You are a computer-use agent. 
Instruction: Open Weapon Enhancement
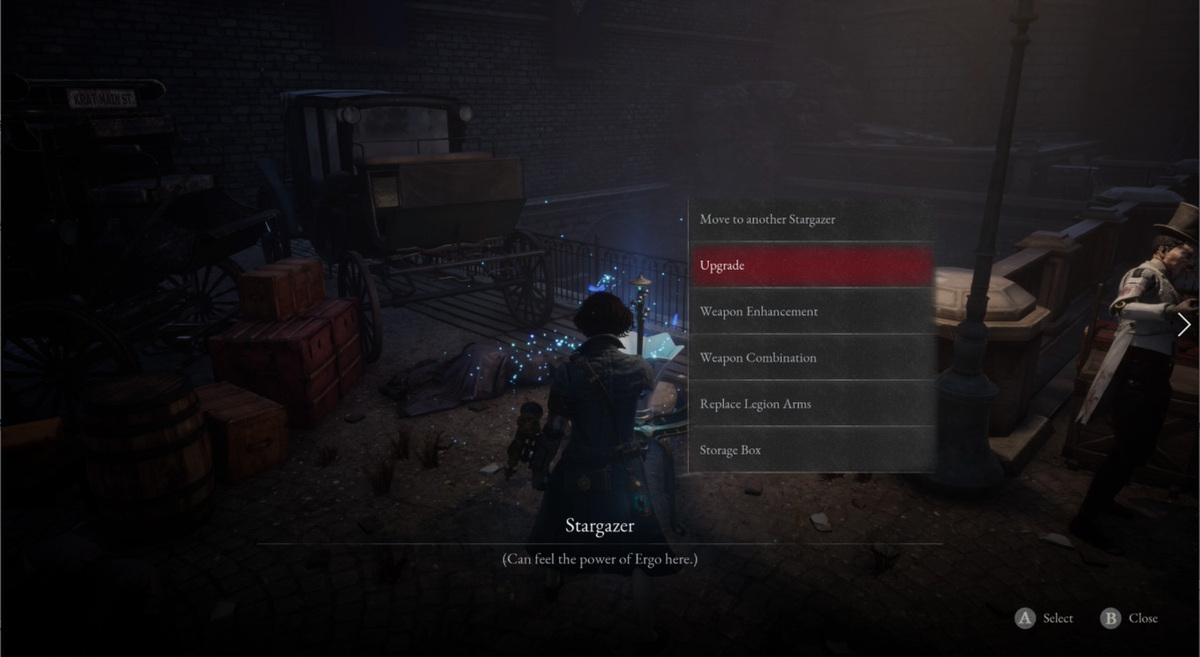(x=811, y=312)
